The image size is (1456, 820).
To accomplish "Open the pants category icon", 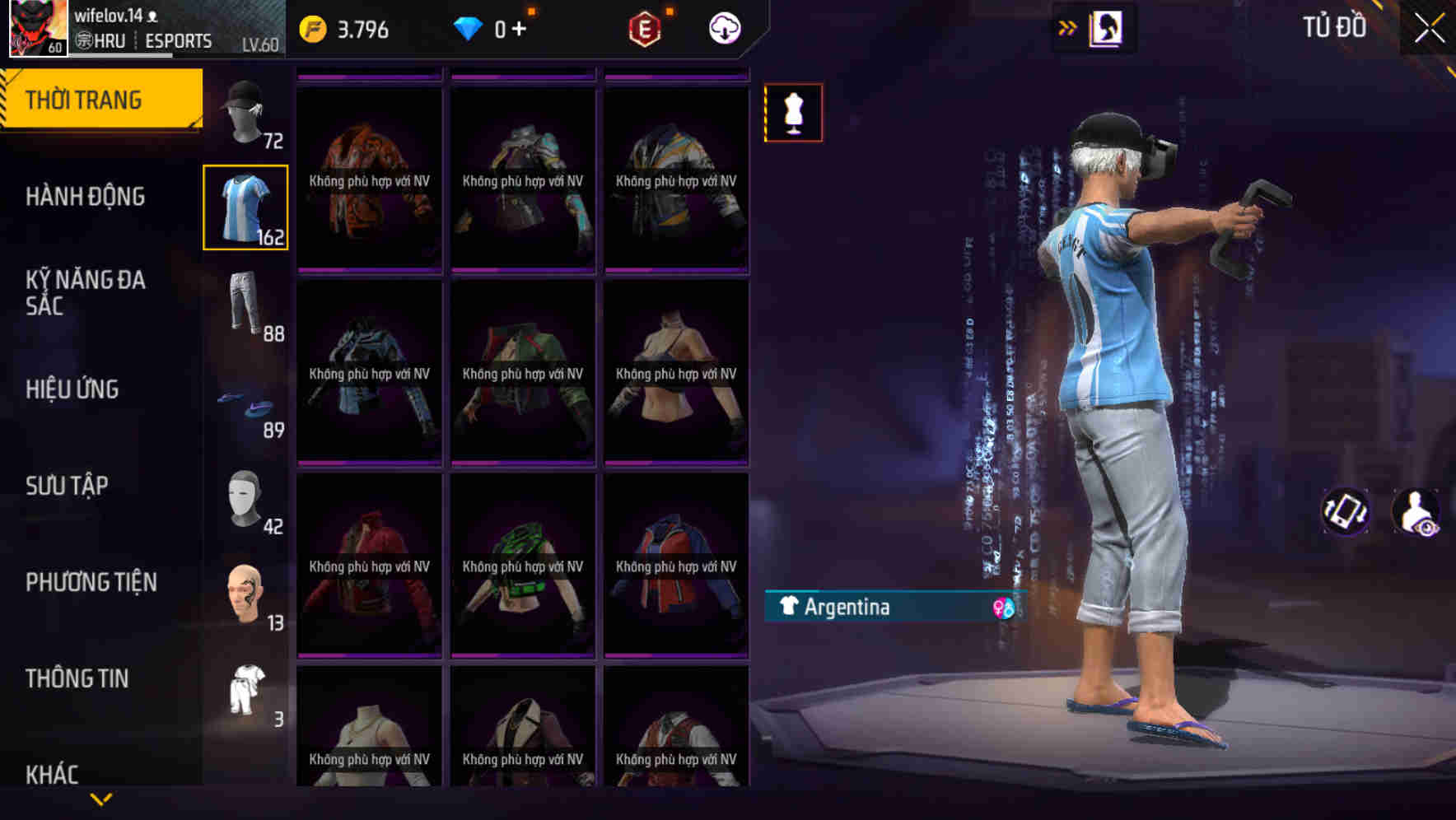I will [x=245, y=309].
